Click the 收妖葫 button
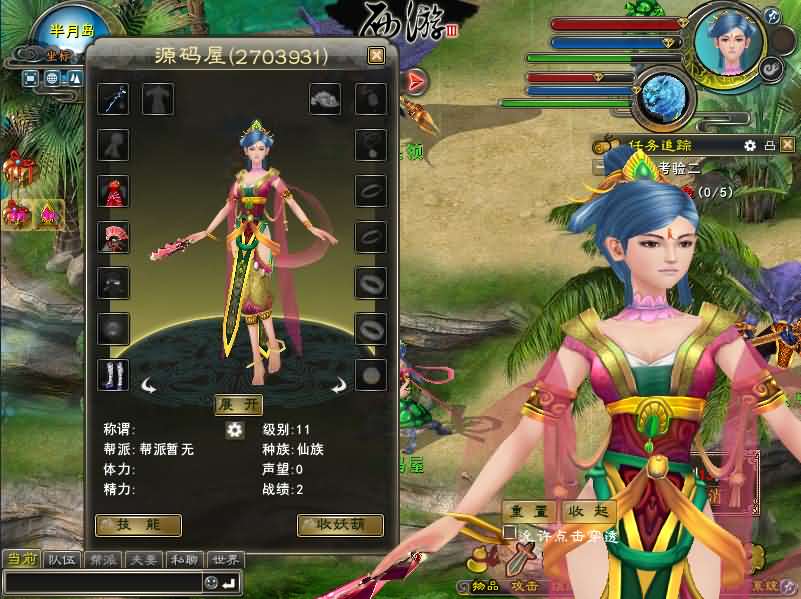The image size is (801, 599). click(x=340, y=525)
